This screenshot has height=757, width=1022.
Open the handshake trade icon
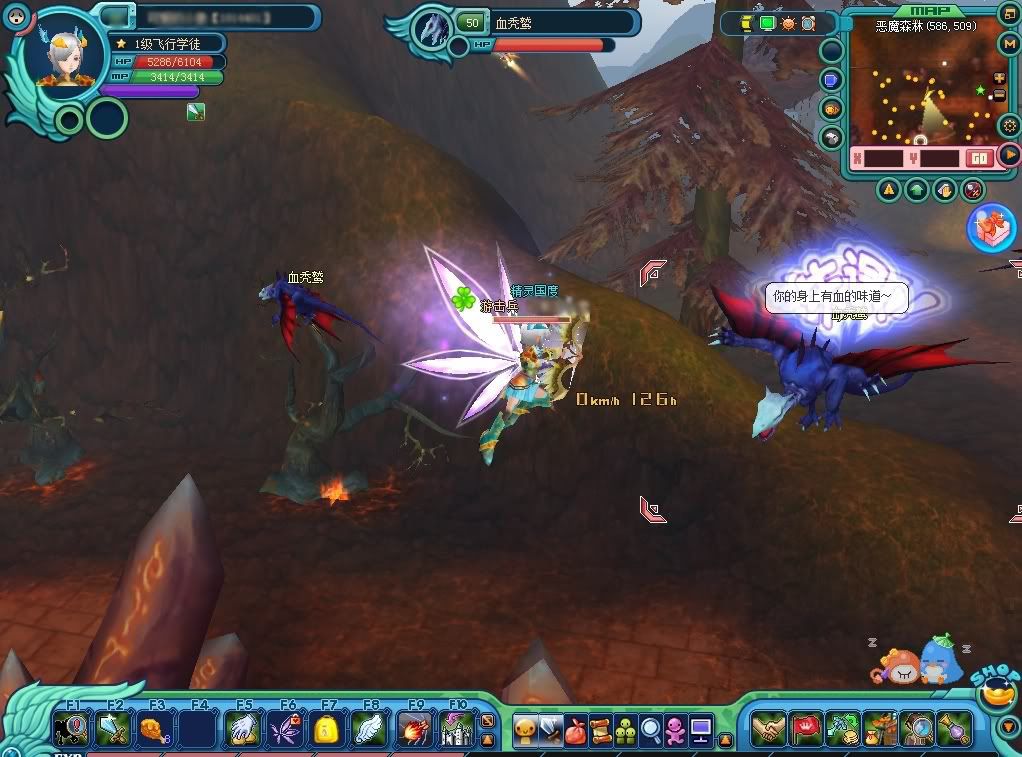(768, 729)
